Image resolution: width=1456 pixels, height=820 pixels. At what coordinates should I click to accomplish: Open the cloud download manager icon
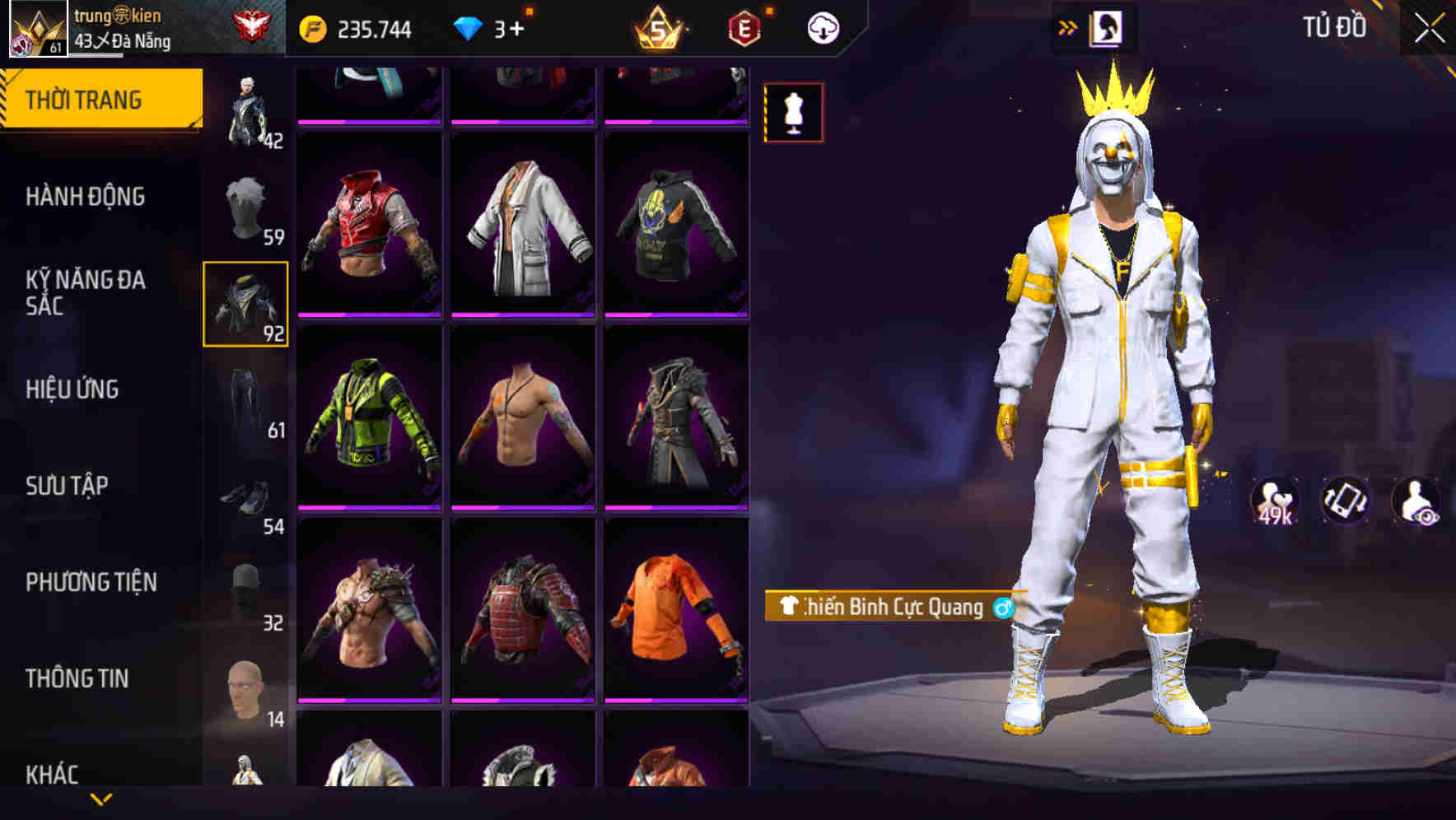point(822,27)
